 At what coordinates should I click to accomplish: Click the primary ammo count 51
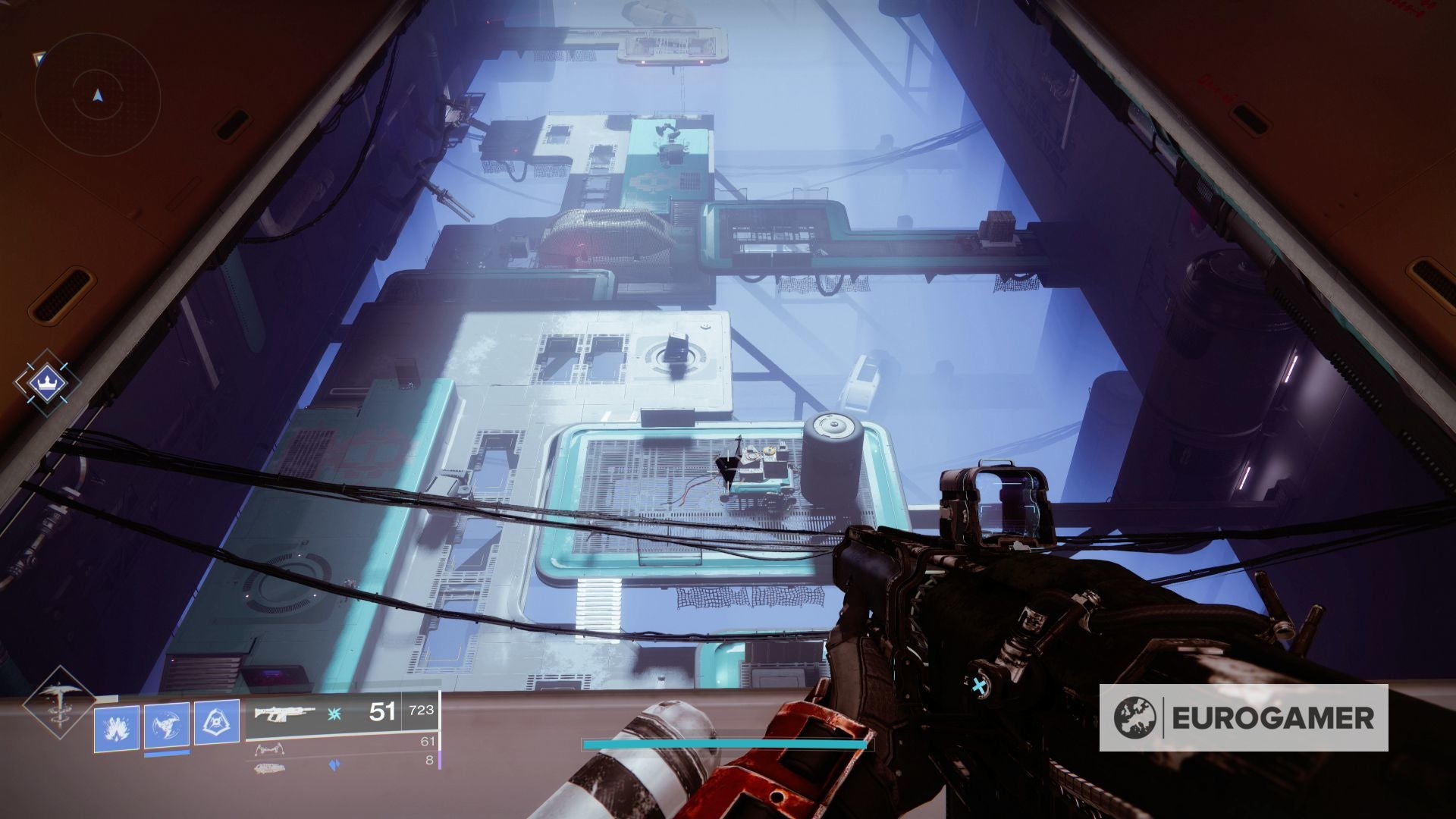point(381,712)
